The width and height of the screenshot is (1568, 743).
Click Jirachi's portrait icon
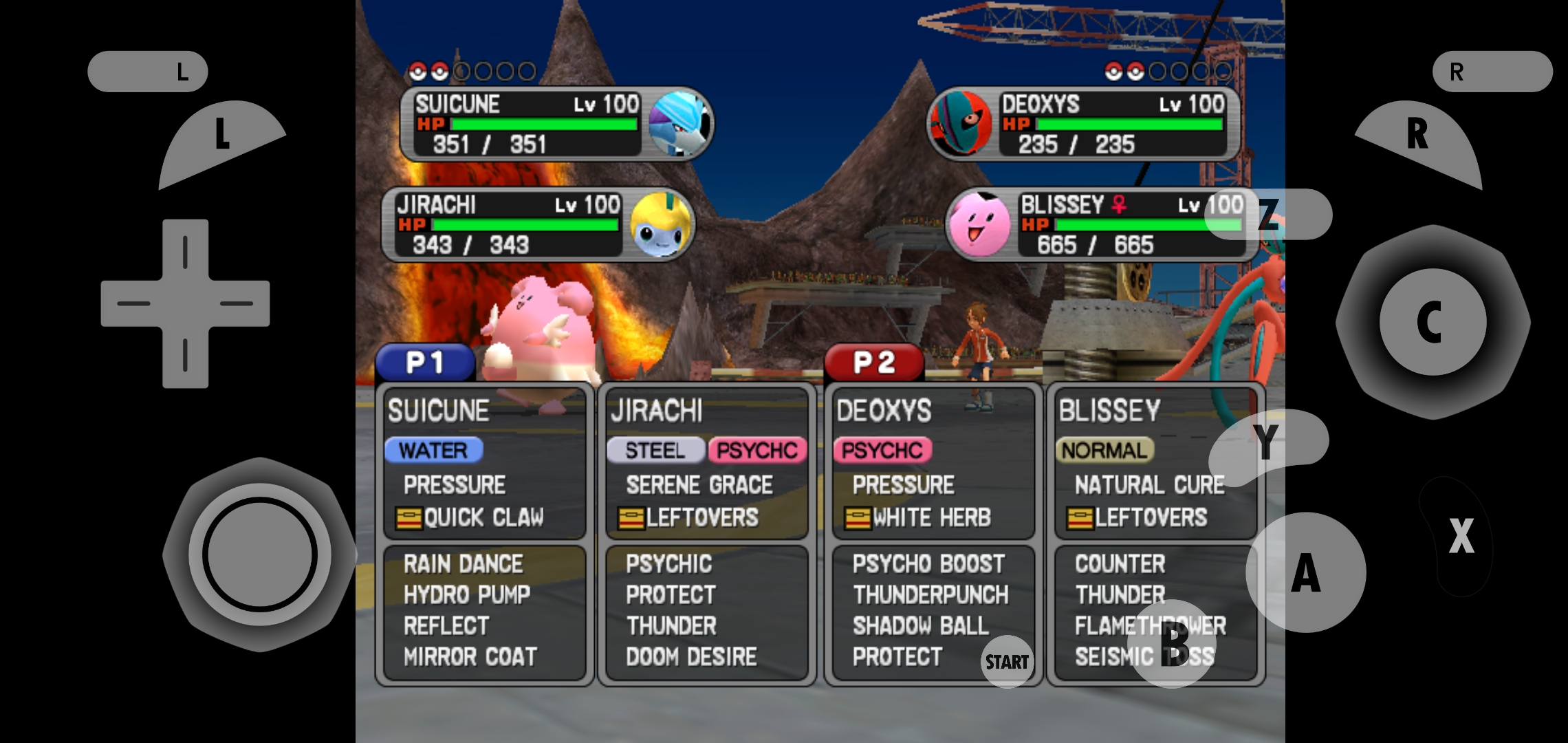660,225
